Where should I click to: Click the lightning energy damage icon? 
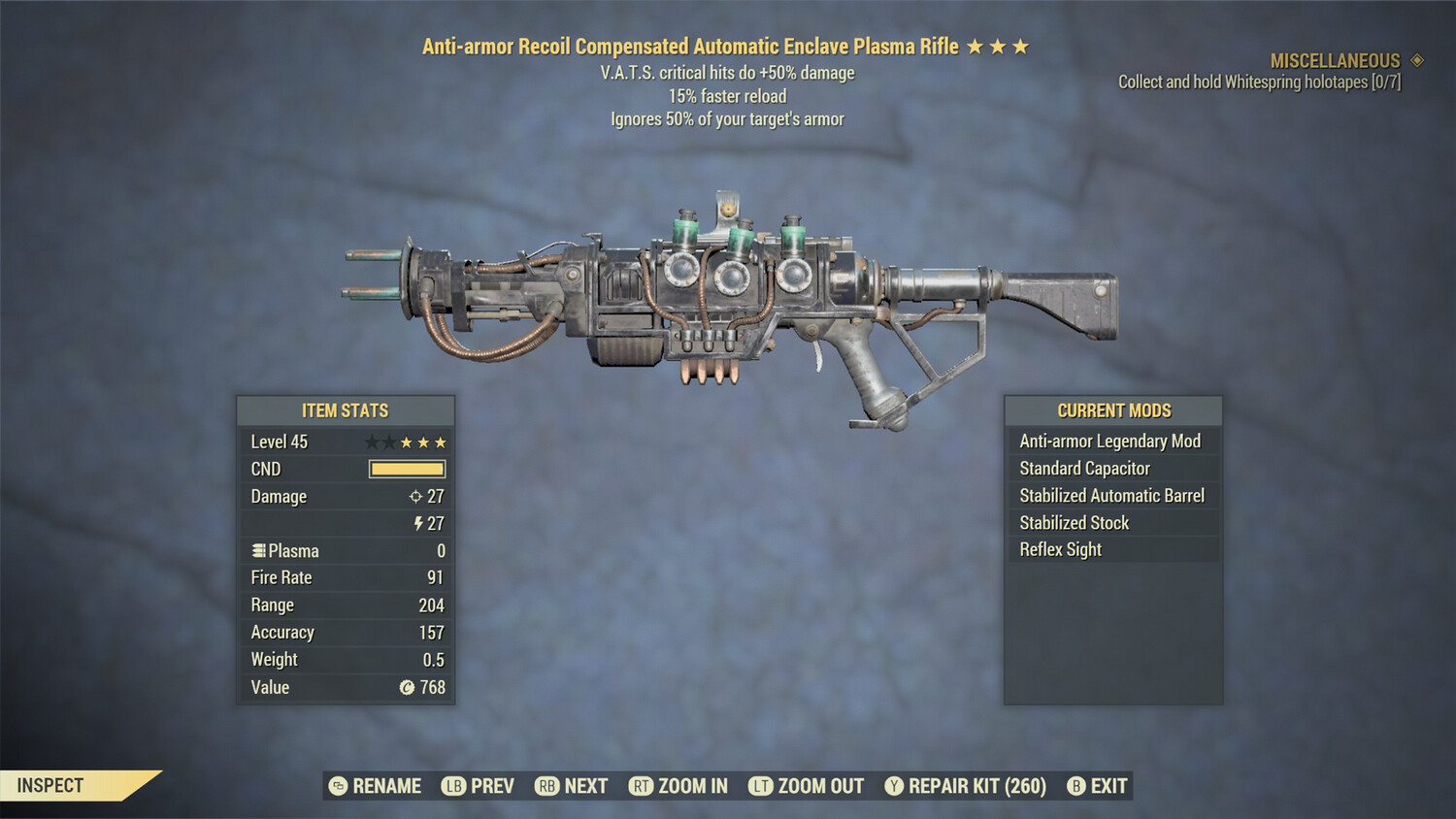418,523
